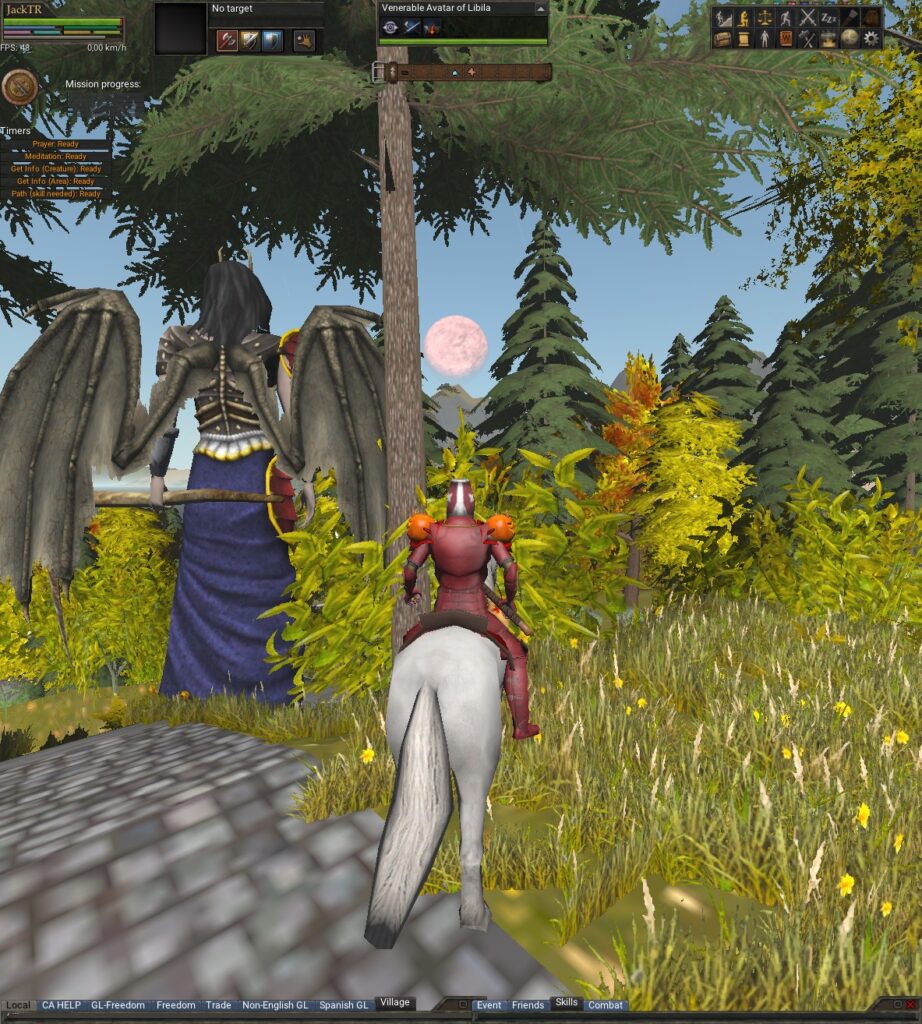
Task: Collapse the Venerable Avatar of Libila panel
Action: point(541,8)
